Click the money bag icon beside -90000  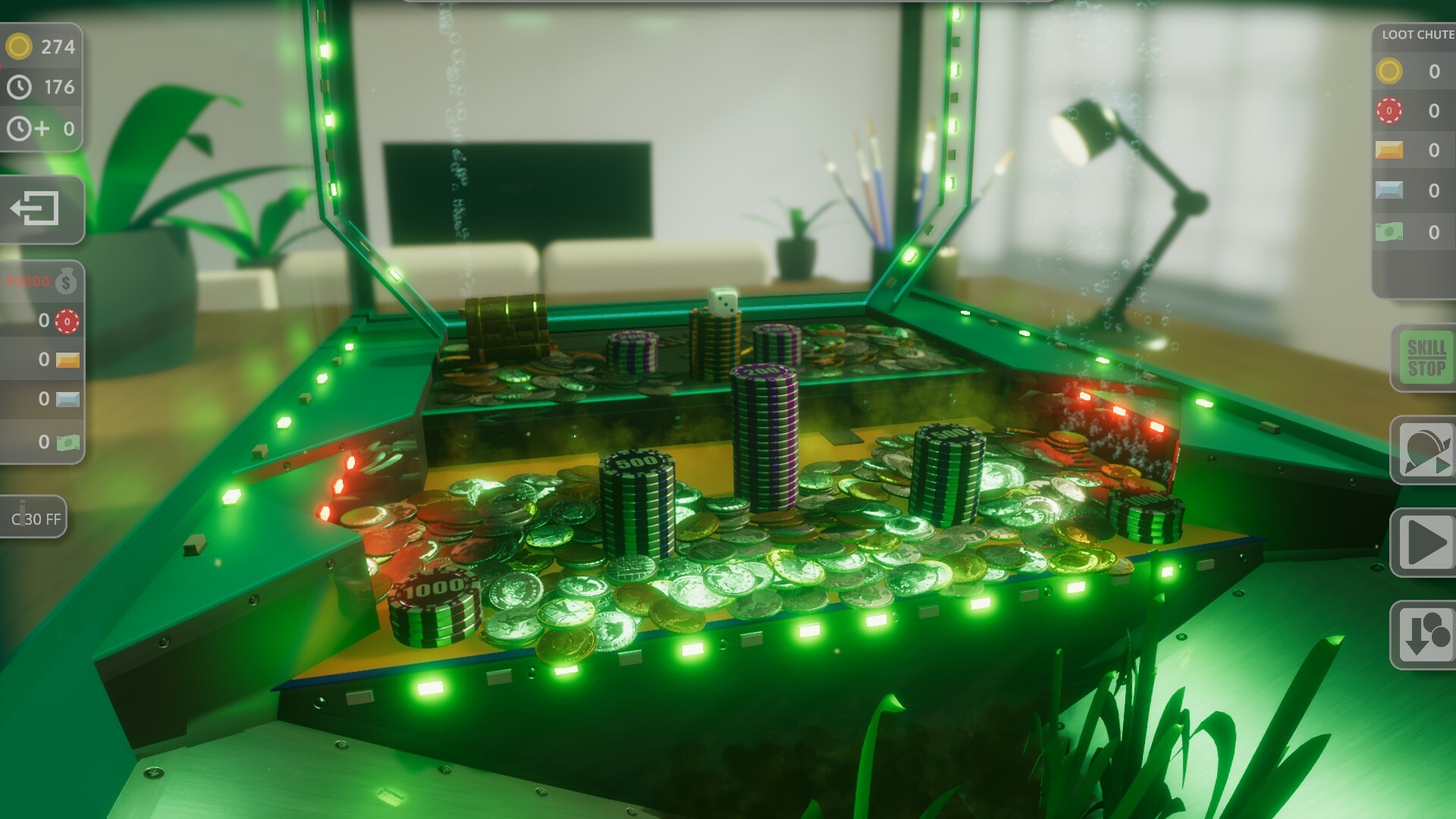(x=67, y=283)
